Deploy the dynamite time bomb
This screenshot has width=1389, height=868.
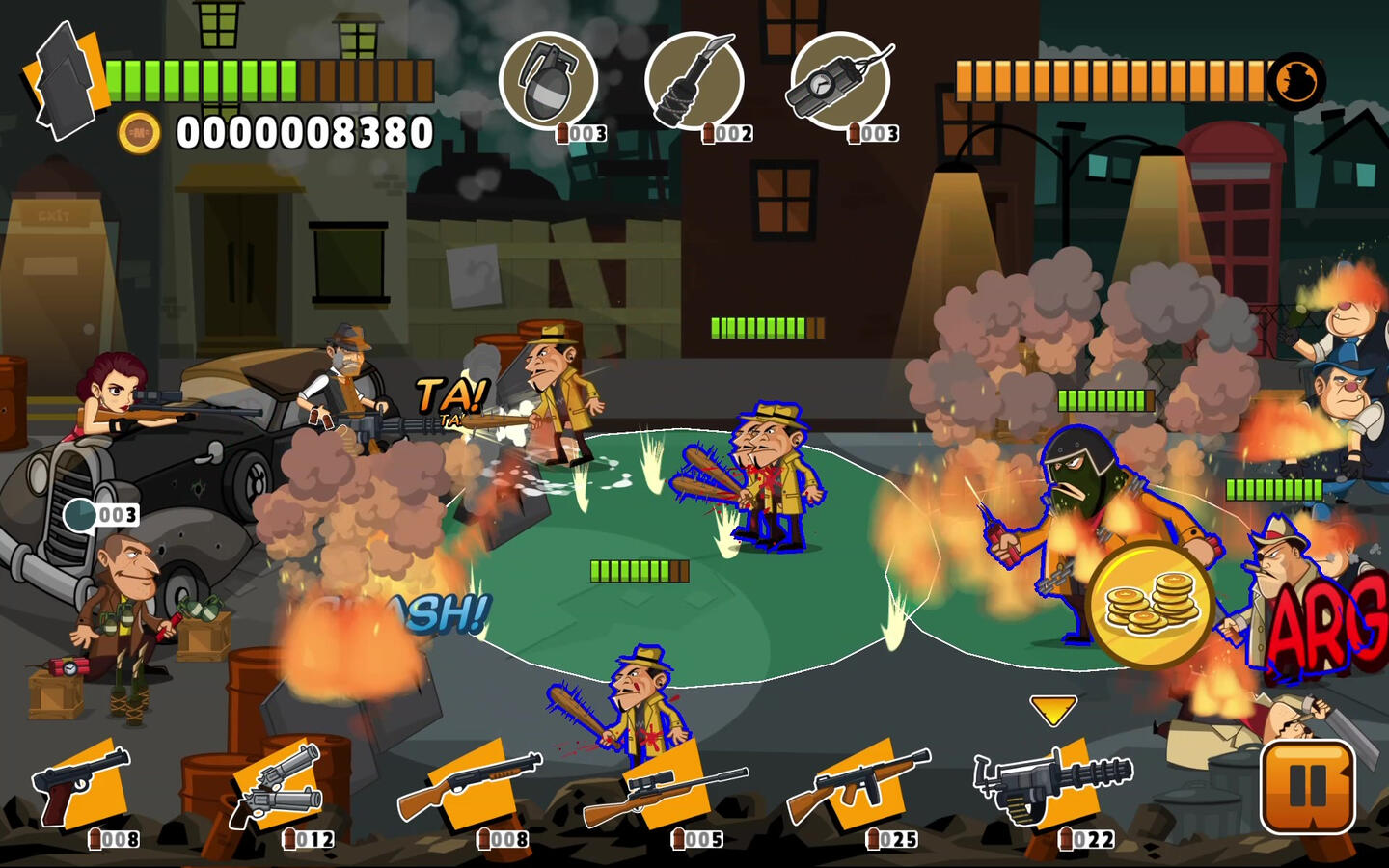pos(839,81)
